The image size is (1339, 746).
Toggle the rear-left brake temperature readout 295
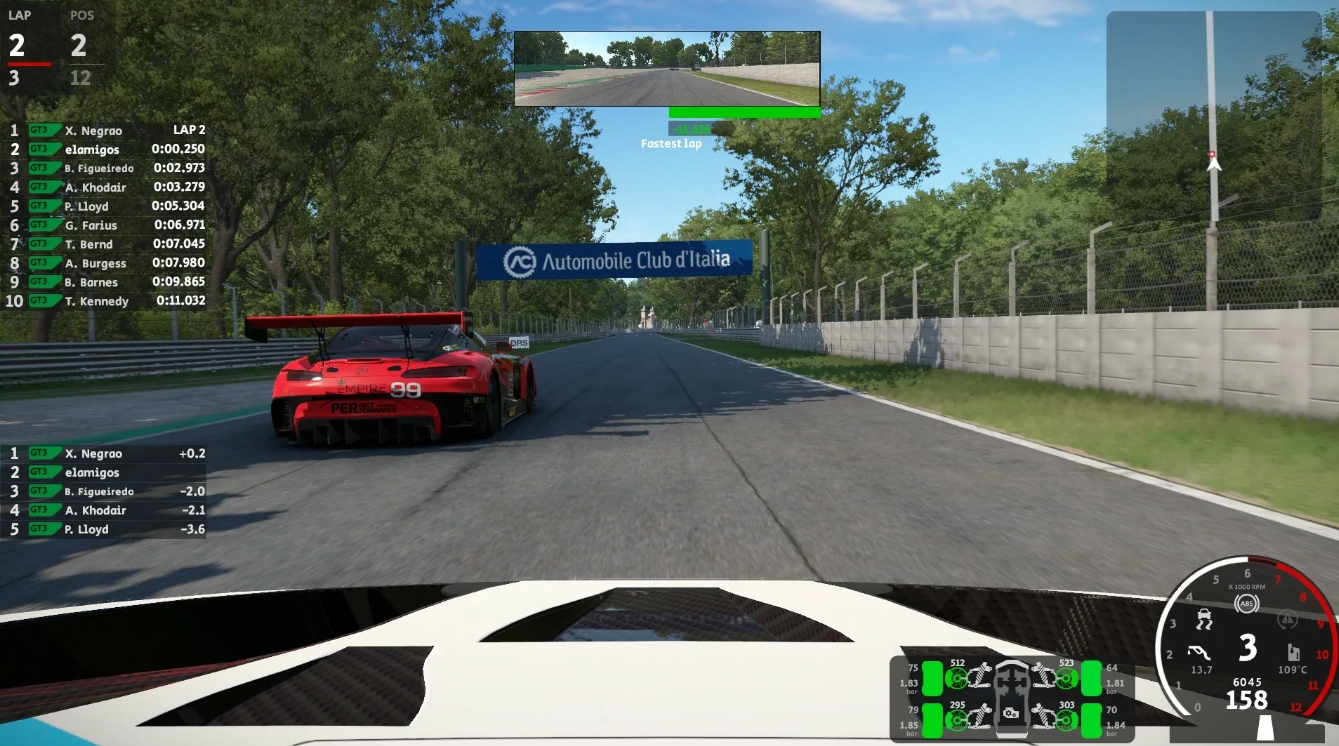click(958, 705)
